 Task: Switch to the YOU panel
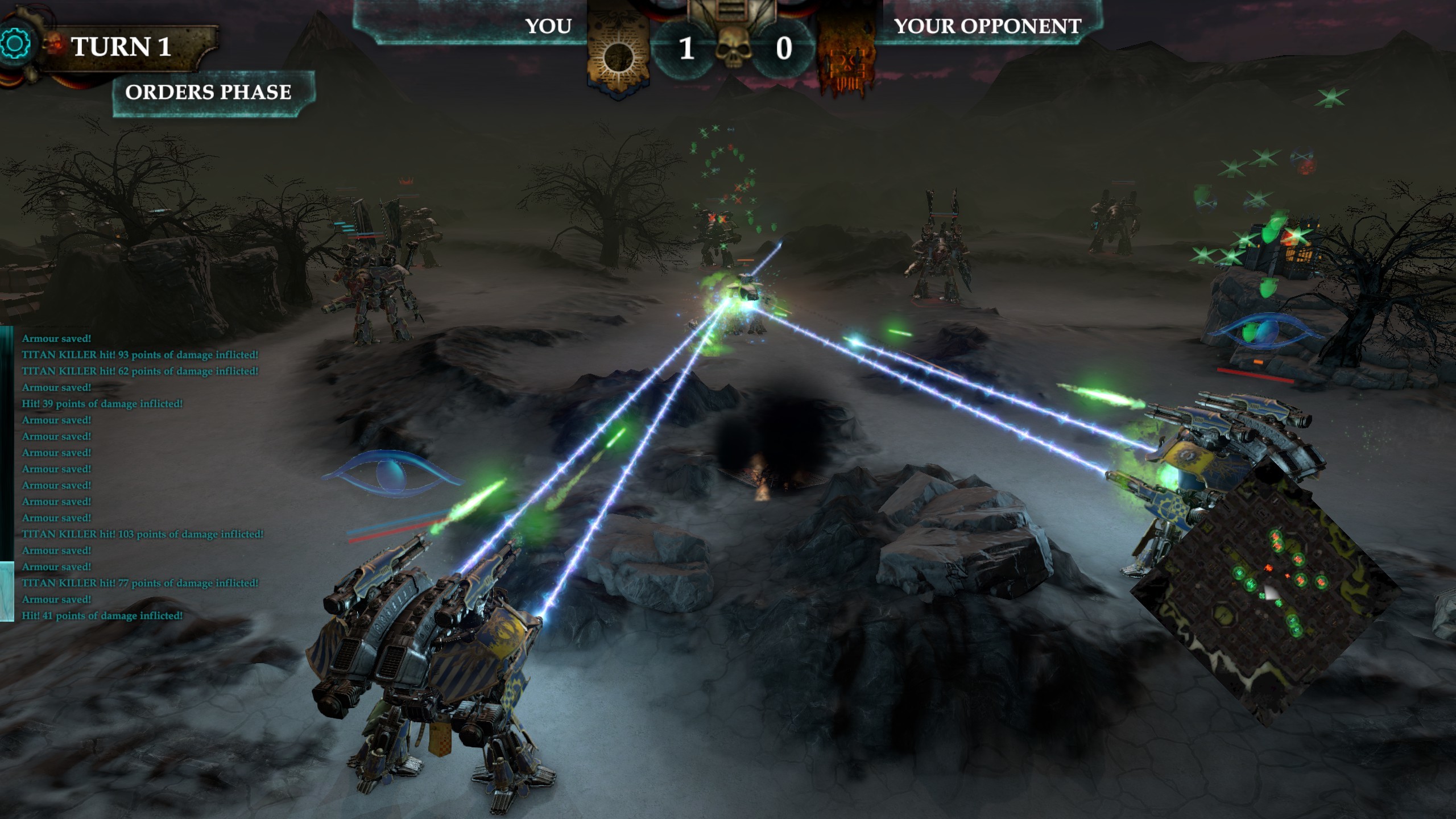(x=548, y=27)
